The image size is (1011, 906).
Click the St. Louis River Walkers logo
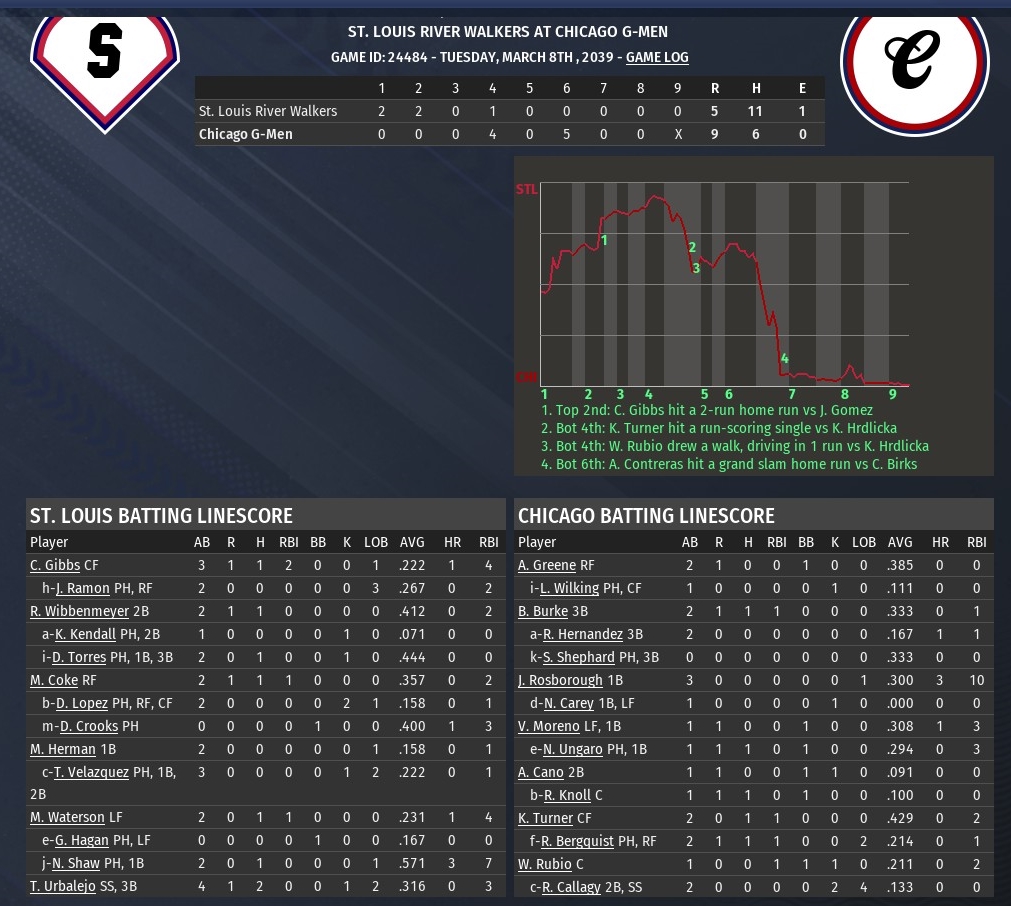pos(104,60)
